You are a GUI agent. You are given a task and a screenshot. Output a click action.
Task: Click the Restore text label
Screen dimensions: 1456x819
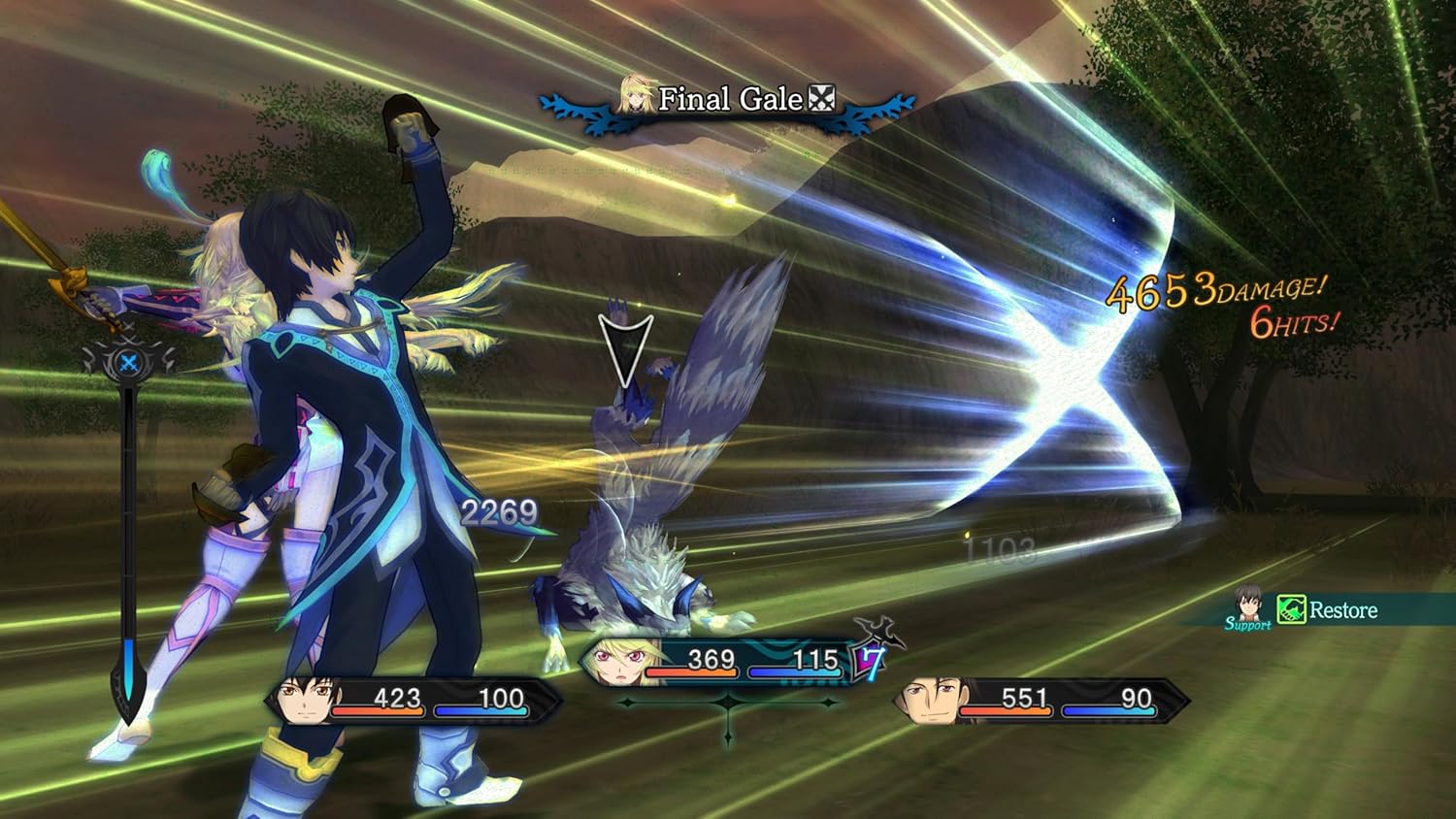tap(1342, 610)
